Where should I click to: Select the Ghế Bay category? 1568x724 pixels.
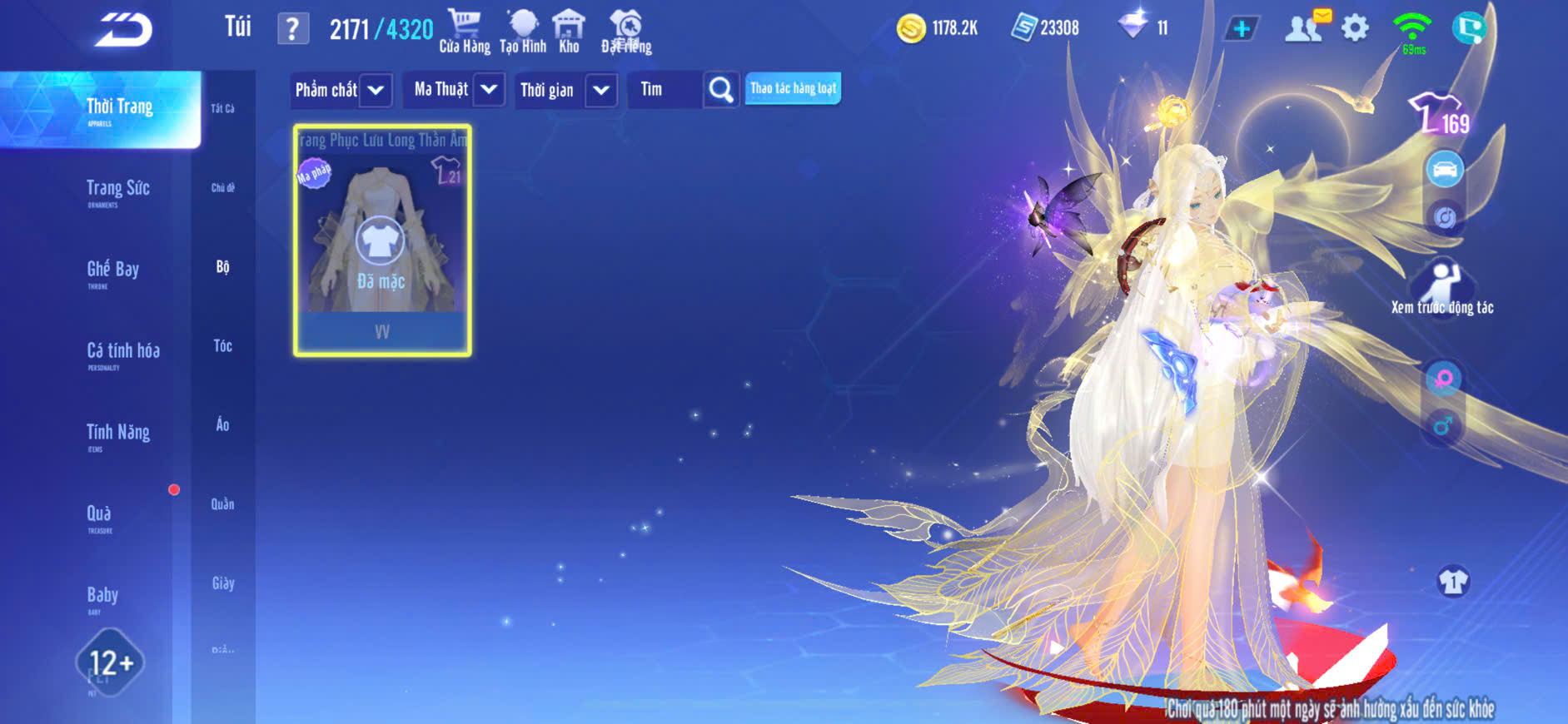[112, 270]
